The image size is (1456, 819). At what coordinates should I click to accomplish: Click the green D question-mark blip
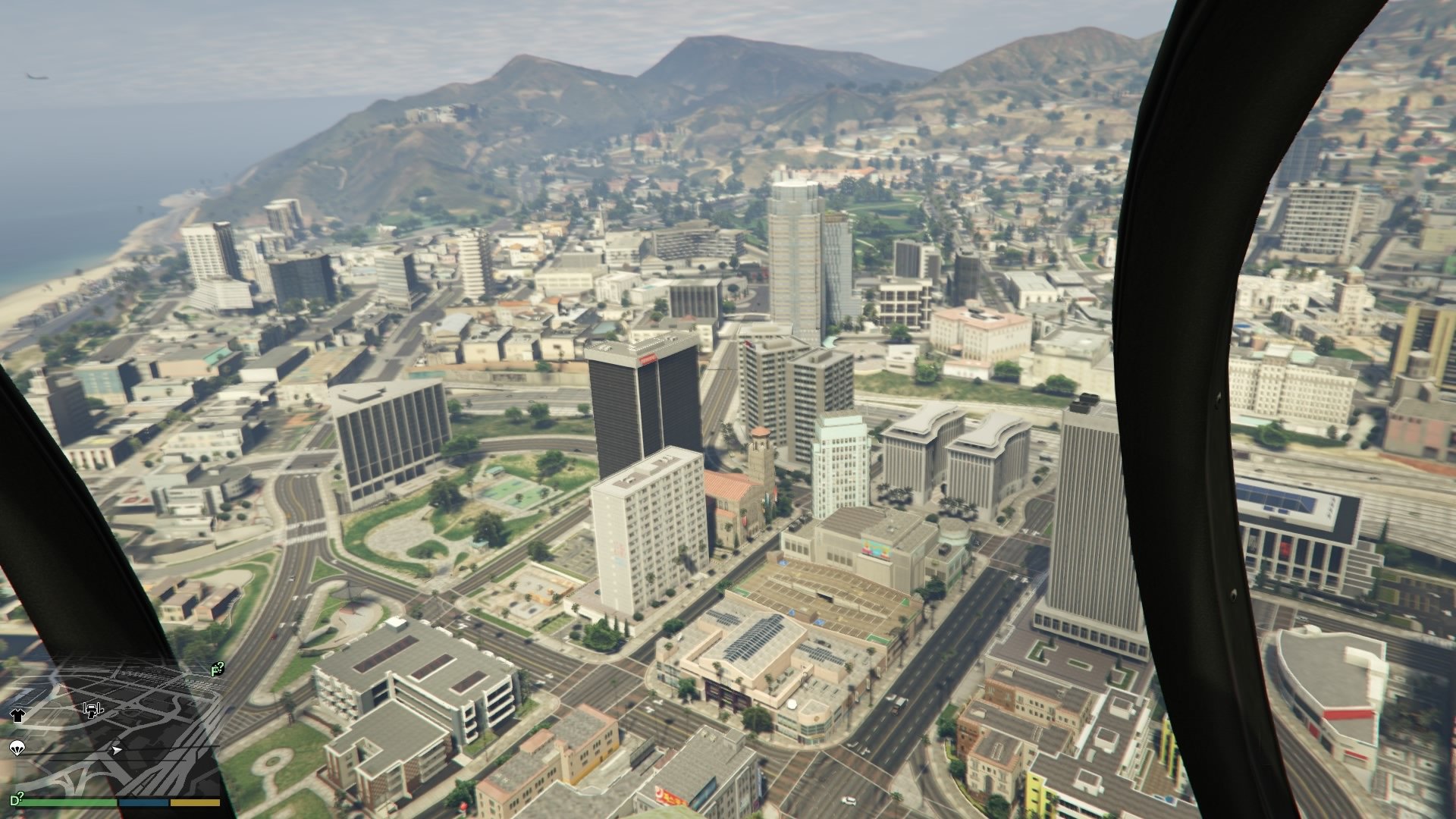15,800
